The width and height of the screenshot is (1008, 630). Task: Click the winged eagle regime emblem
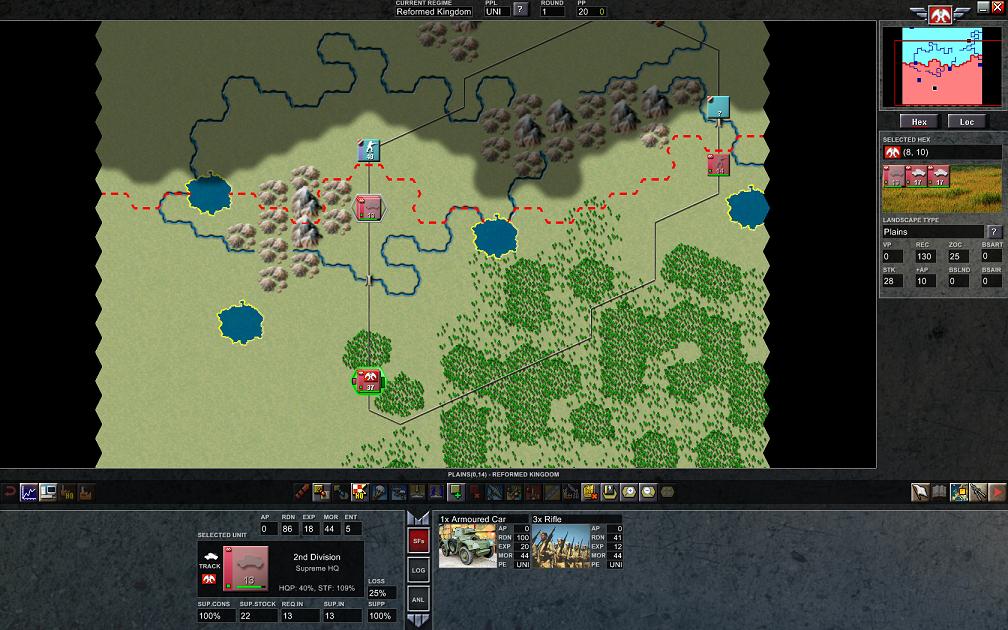939,13
